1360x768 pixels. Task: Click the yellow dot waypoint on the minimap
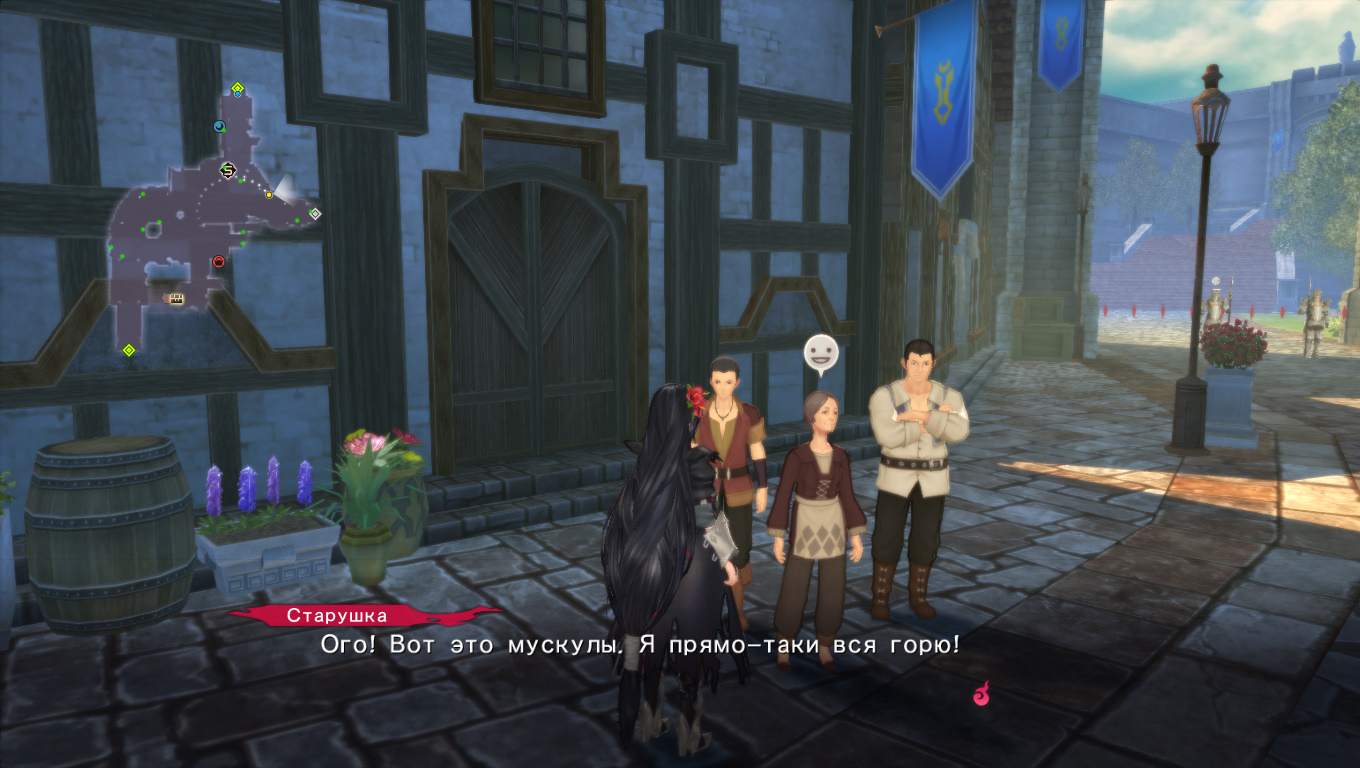[268, 194]
